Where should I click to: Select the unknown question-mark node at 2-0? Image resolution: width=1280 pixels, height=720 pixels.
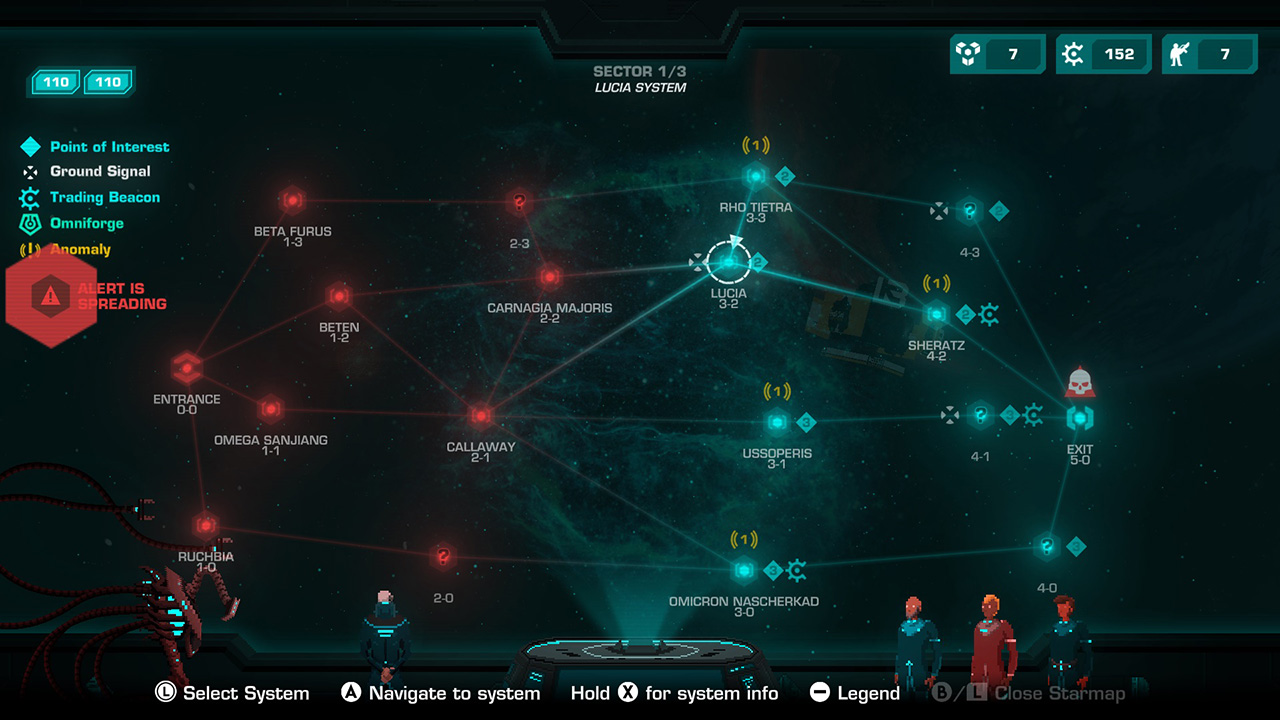tap(441, 555)
